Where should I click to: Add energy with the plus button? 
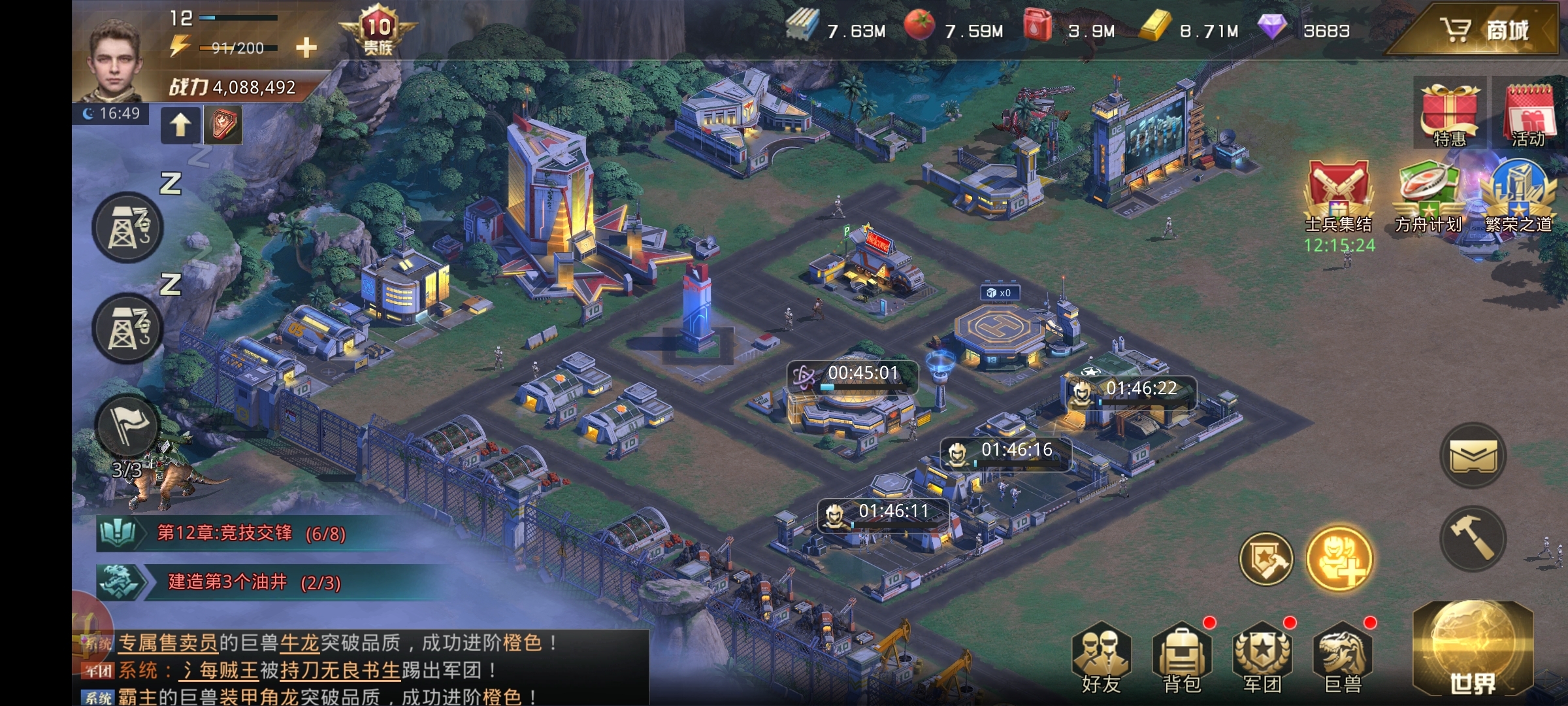(x=306, y=47)
